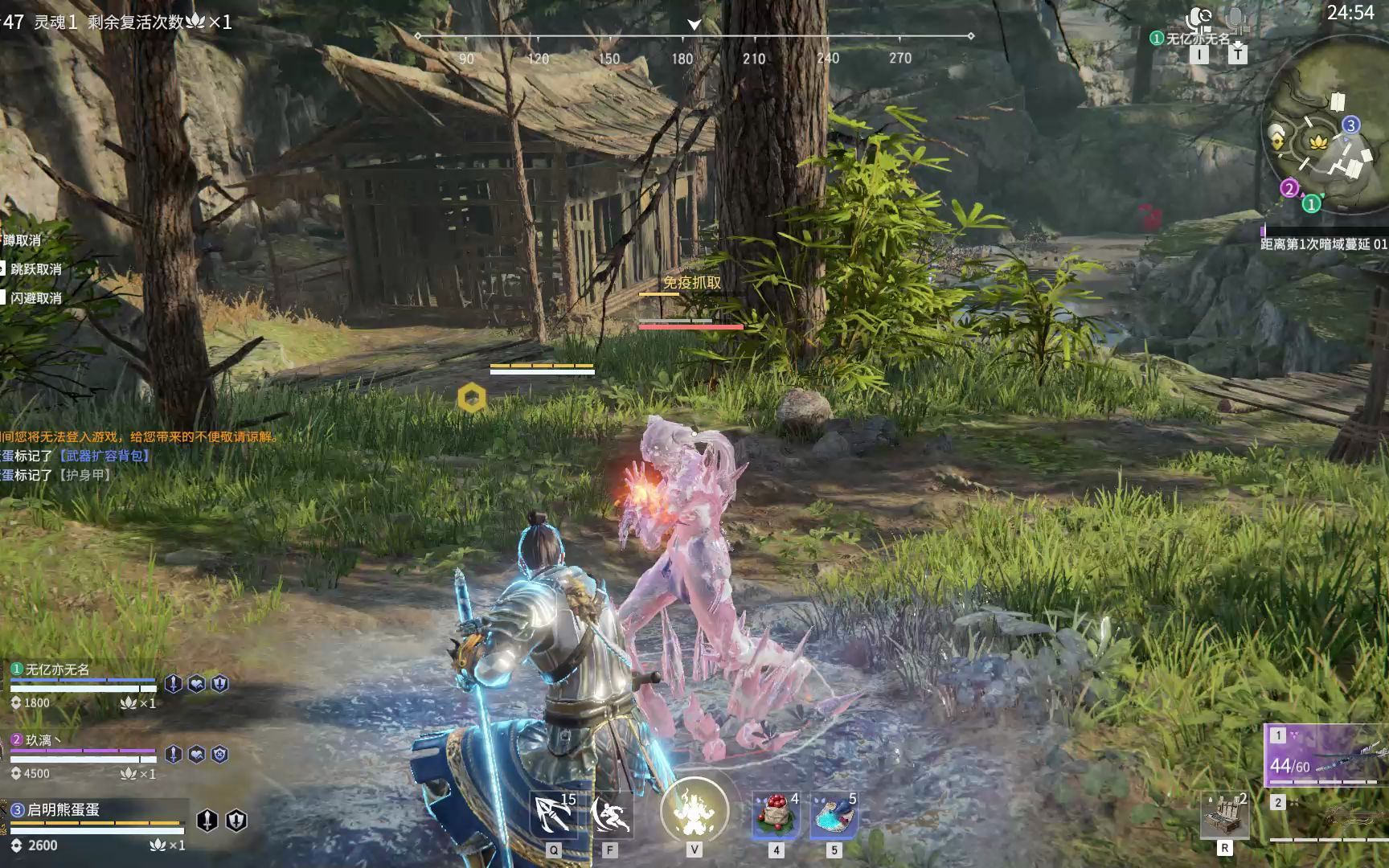Switch to weapon slot 1 with 44/60 durability
Viewport: 1389px width, 868px height.
pyautogui.click(x=1326, y=756)
